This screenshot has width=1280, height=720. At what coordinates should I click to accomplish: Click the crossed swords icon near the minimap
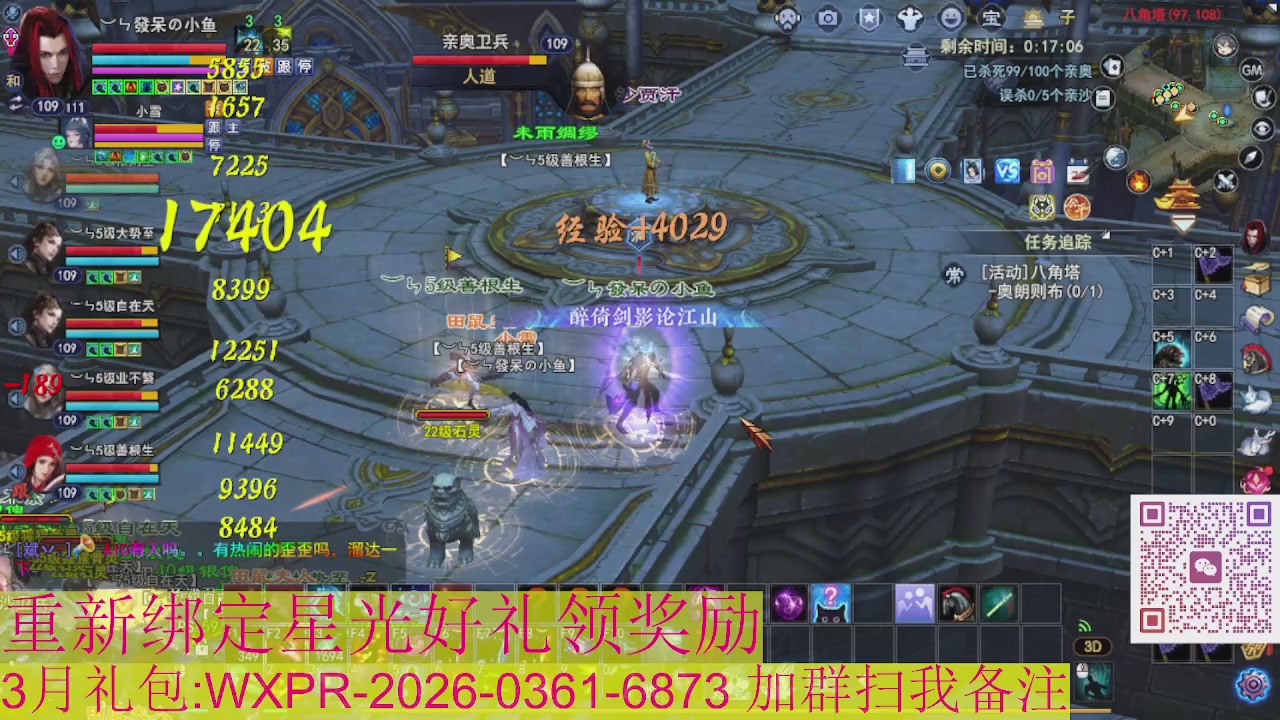pyautogui.click(x=1226, y=182)
